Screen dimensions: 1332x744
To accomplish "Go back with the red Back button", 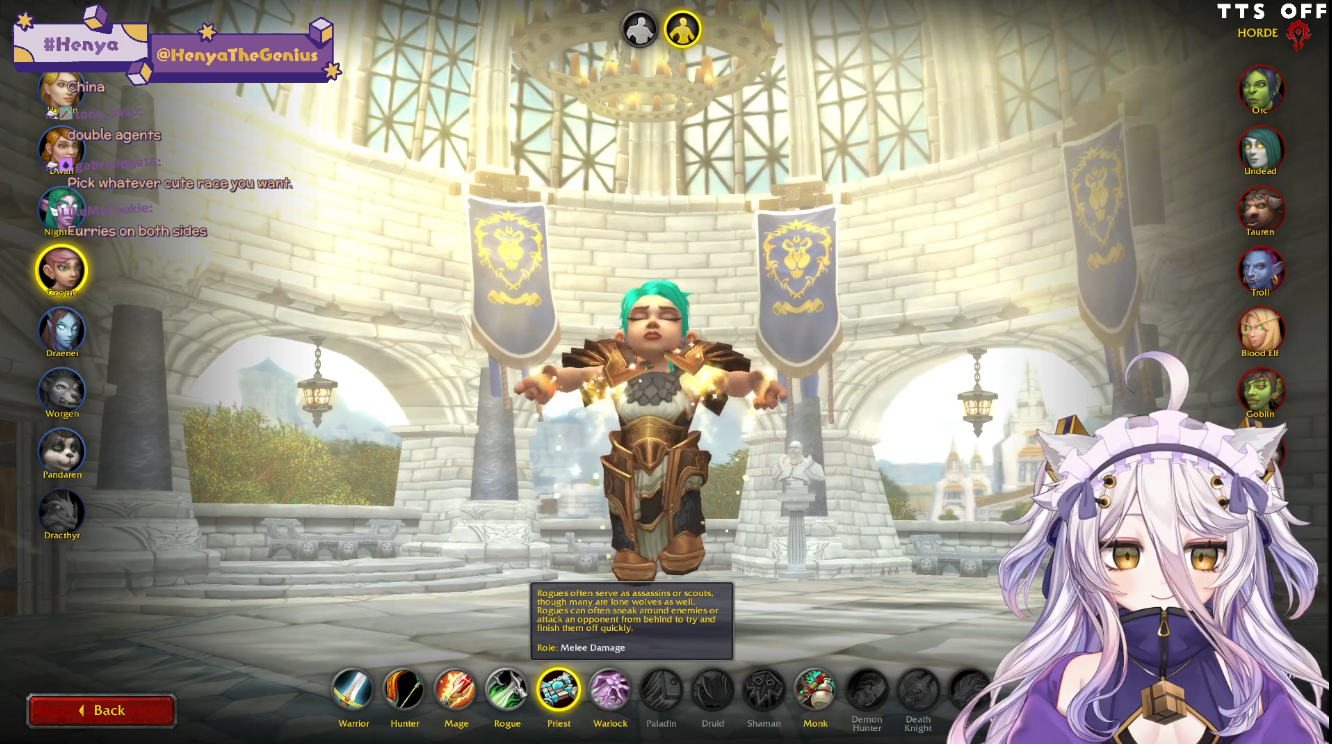I will (101, 710).
